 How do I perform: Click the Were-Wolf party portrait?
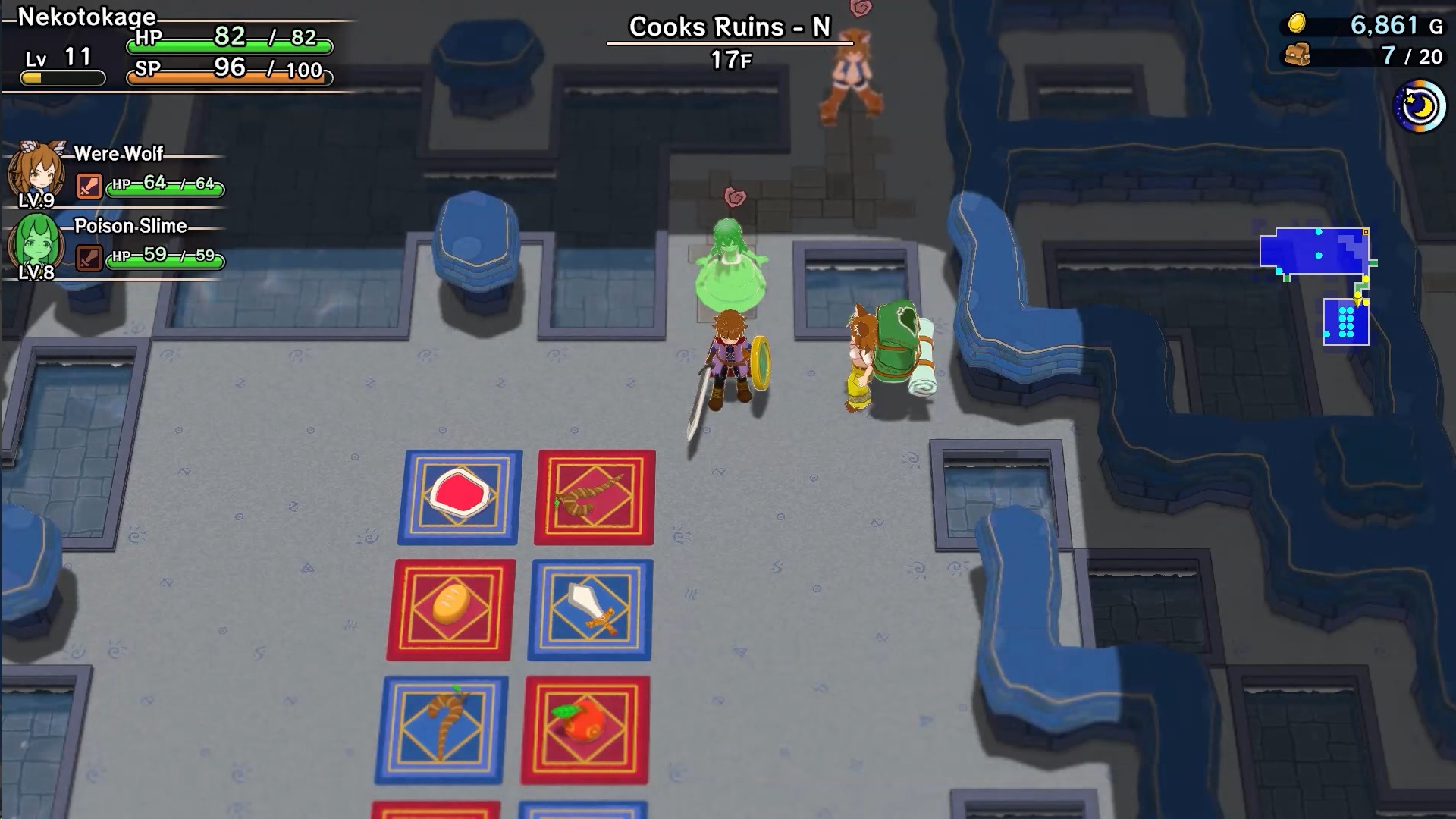(x=36, y=173)
